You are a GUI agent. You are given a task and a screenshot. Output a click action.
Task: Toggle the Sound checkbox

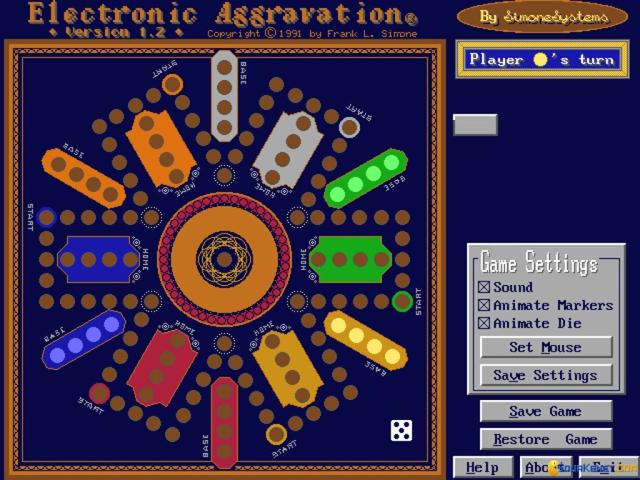(x=485, y=288)
